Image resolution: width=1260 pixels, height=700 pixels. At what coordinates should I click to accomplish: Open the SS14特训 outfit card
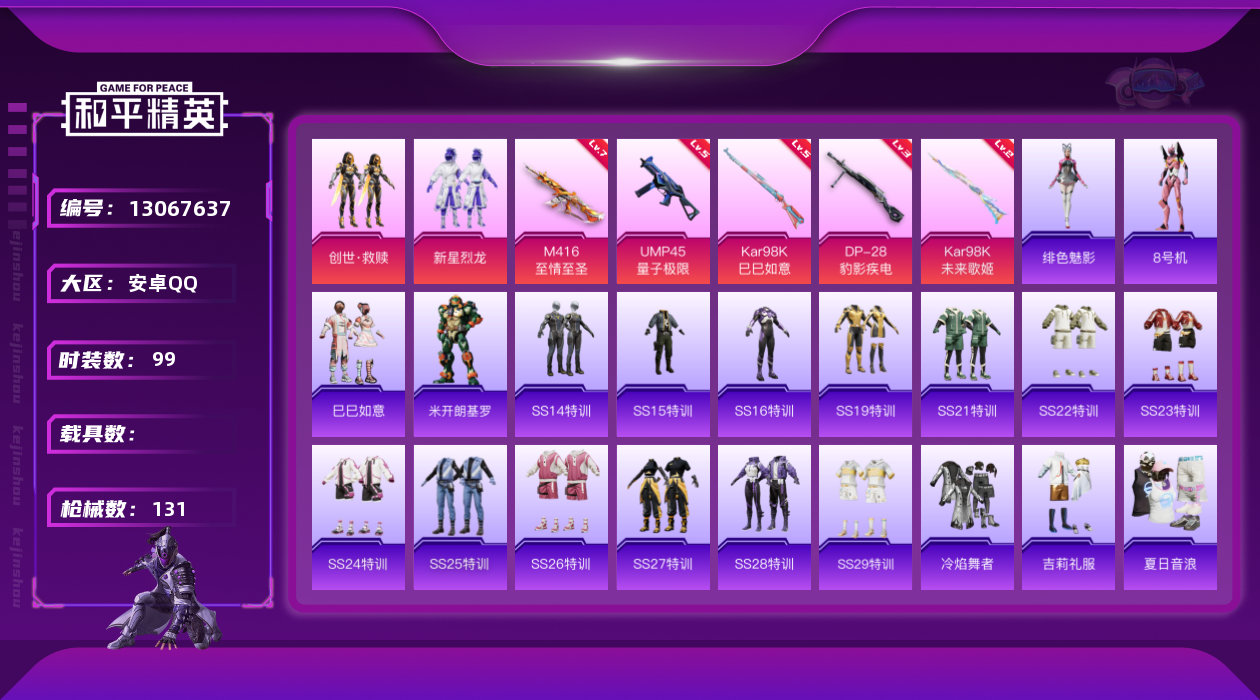[562, 364]
